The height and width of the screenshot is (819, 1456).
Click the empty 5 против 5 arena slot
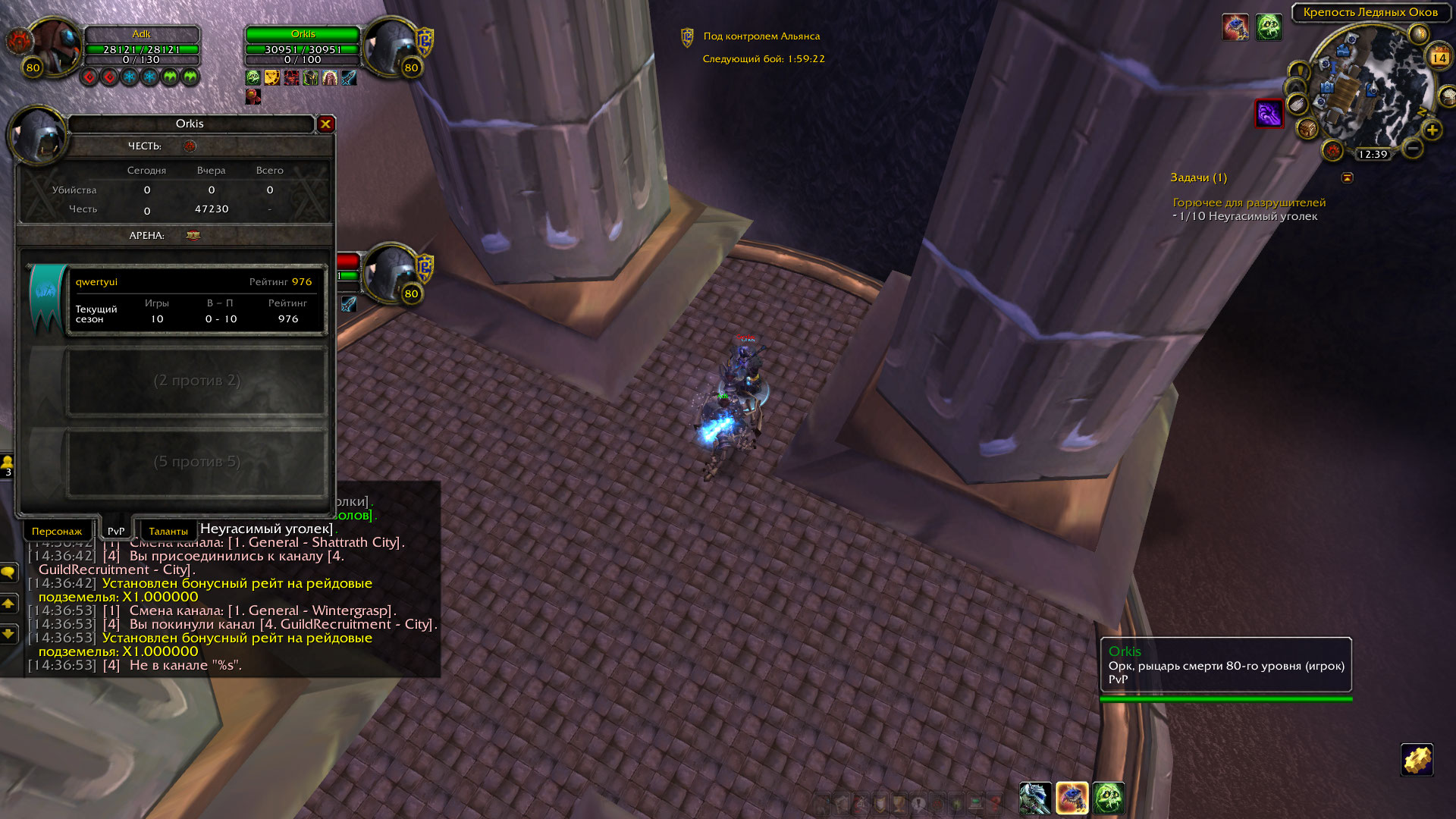tap(196, 462)
